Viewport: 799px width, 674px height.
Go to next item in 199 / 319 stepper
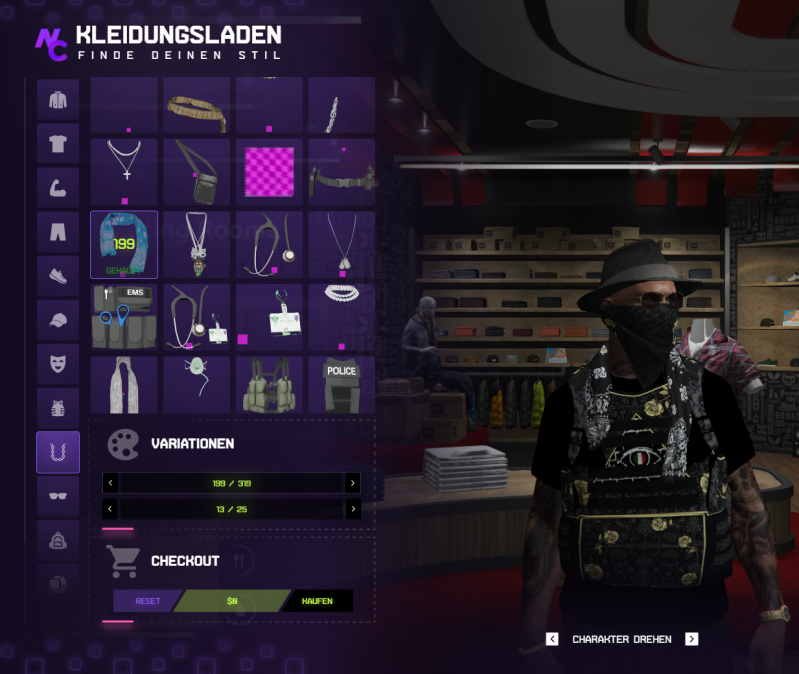(352, 483)
